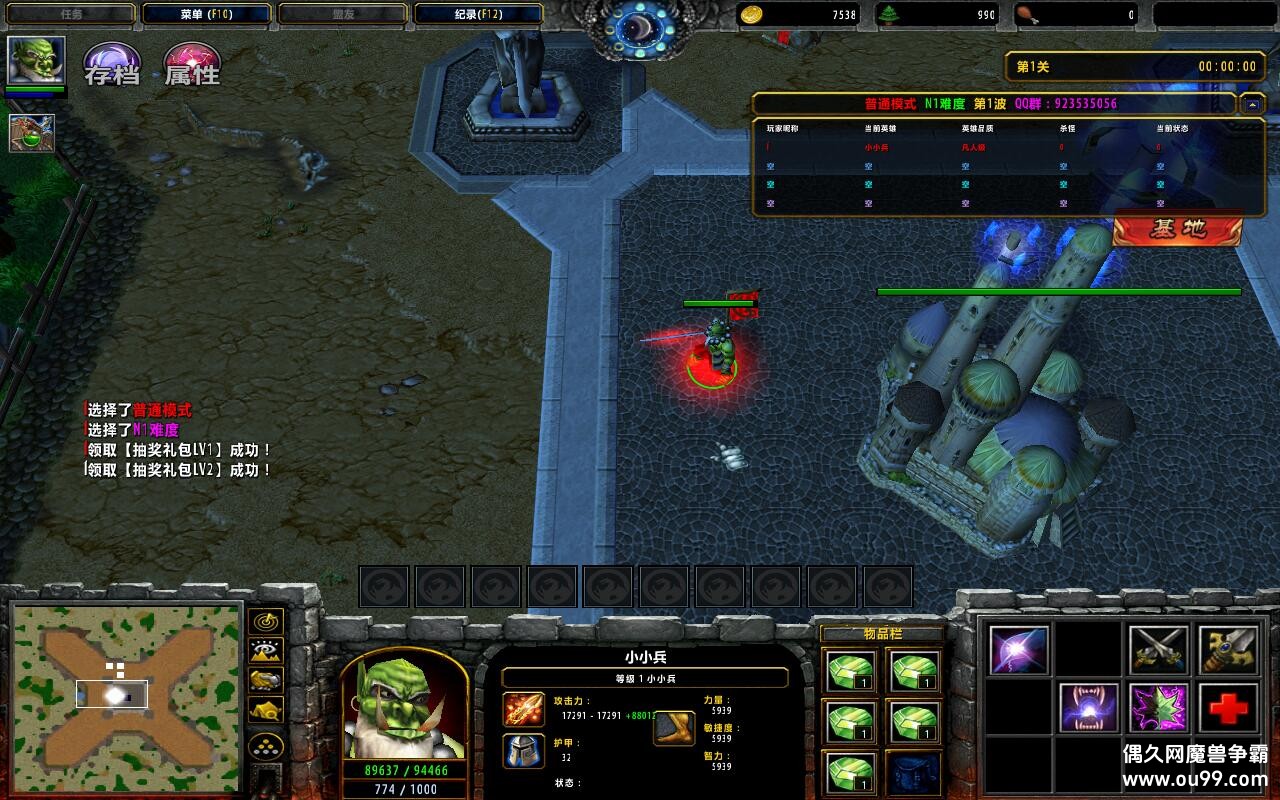
Task: Select the blue pouch inventory slot
Action: pos(913,774)
